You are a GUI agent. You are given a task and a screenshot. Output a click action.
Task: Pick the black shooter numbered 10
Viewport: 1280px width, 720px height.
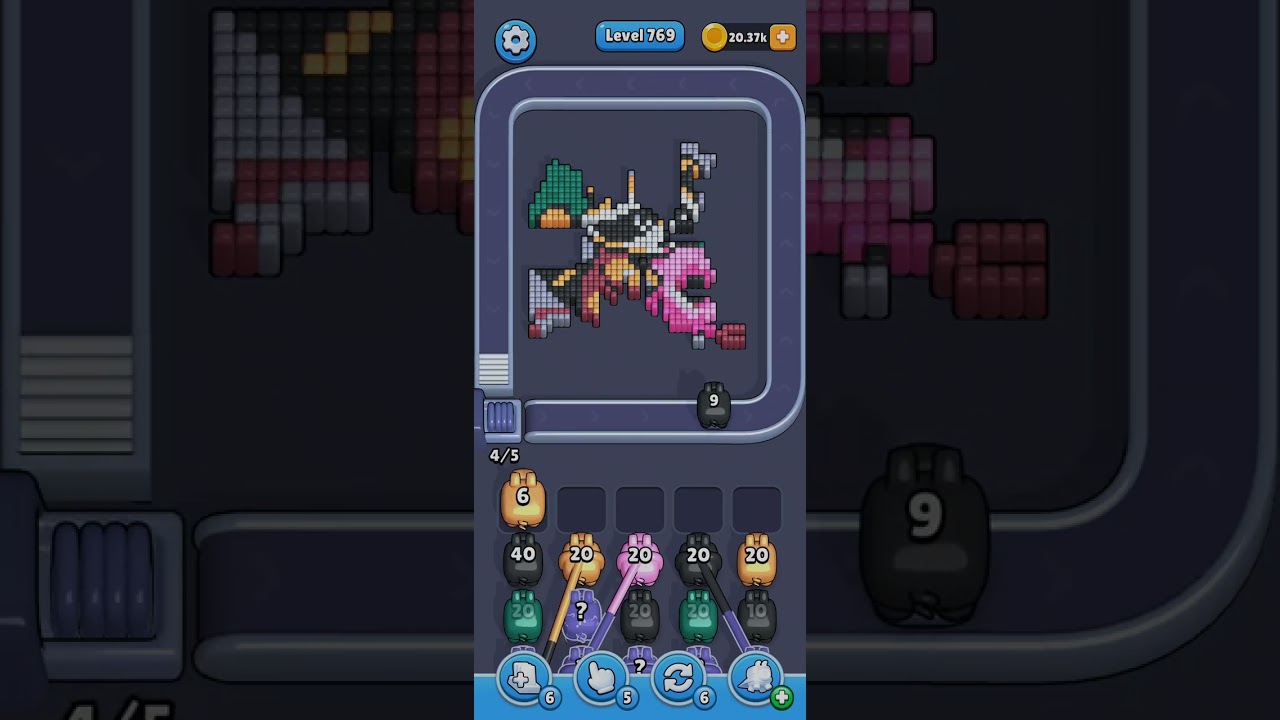[x=757, y=616]
